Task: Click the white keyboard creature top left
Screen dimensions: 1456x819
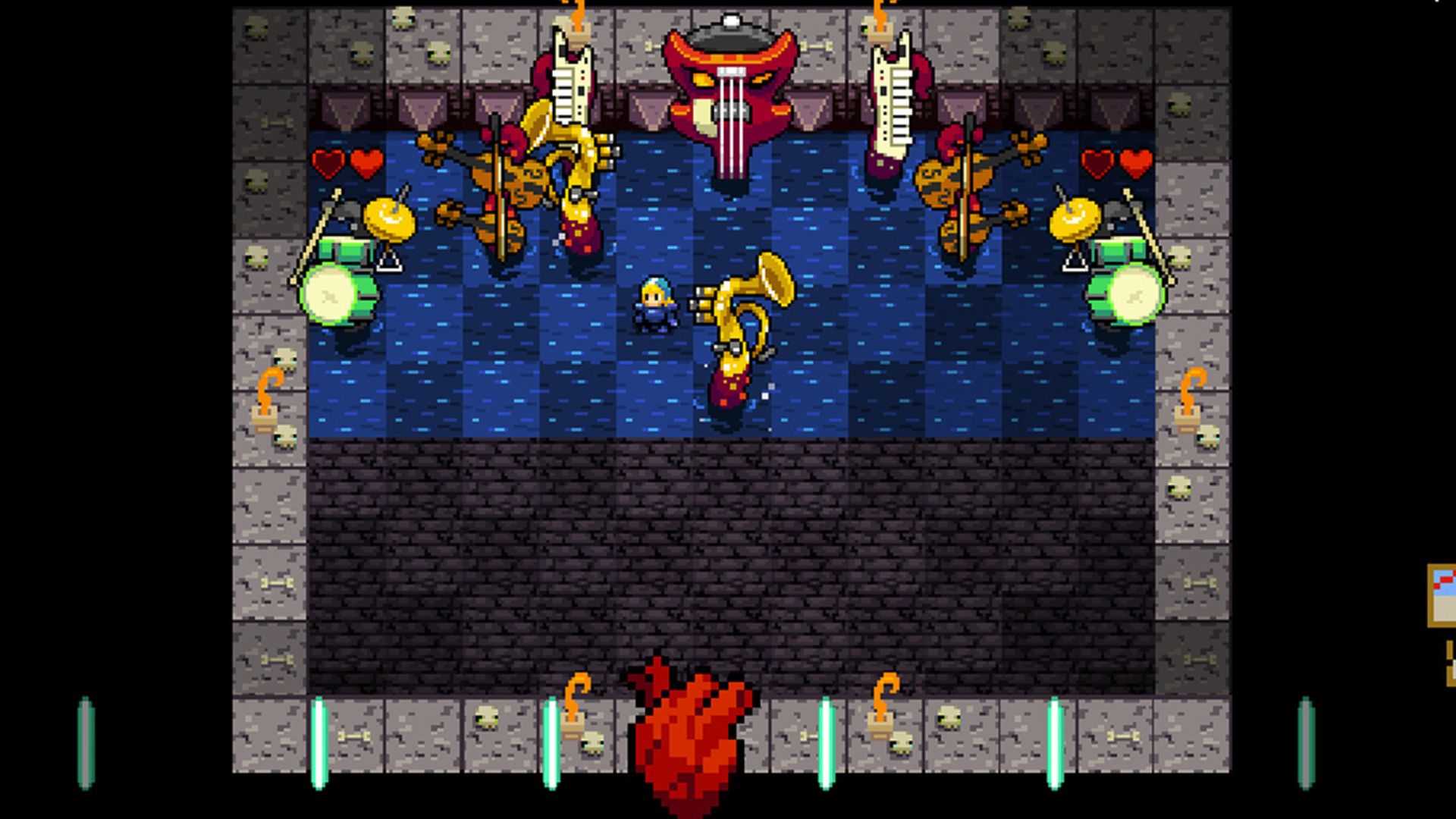Action: (x=573, y=83)
